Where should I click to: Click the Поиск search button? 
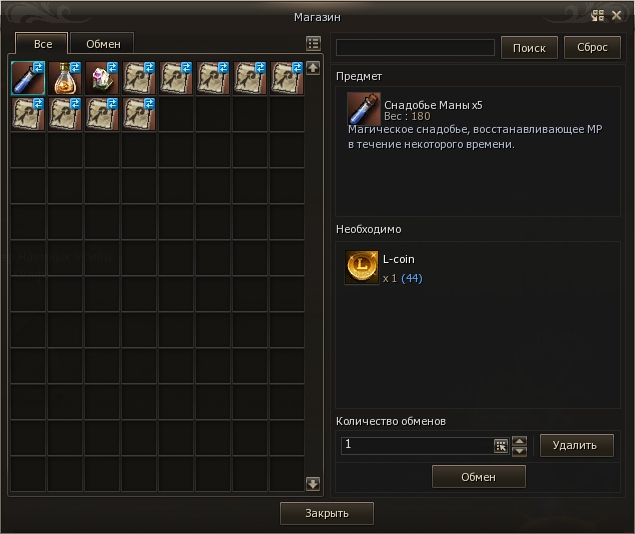[x=529, y=48]
